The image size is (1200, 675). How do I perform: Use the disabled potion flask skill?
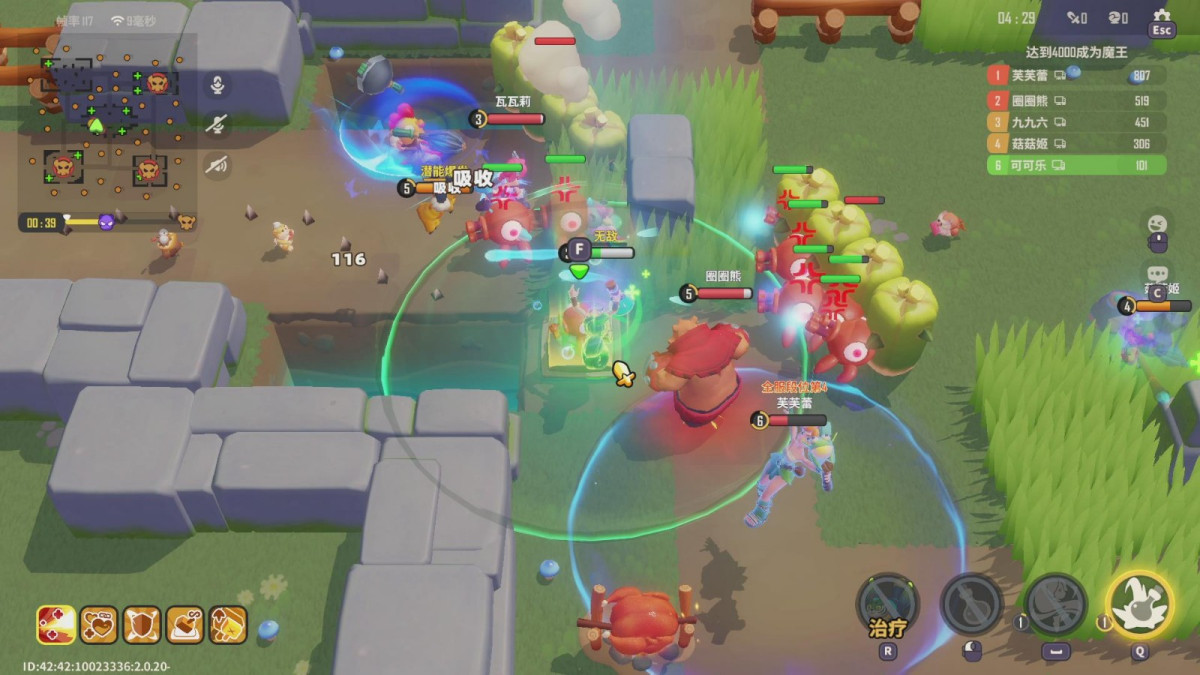(971, 604)
